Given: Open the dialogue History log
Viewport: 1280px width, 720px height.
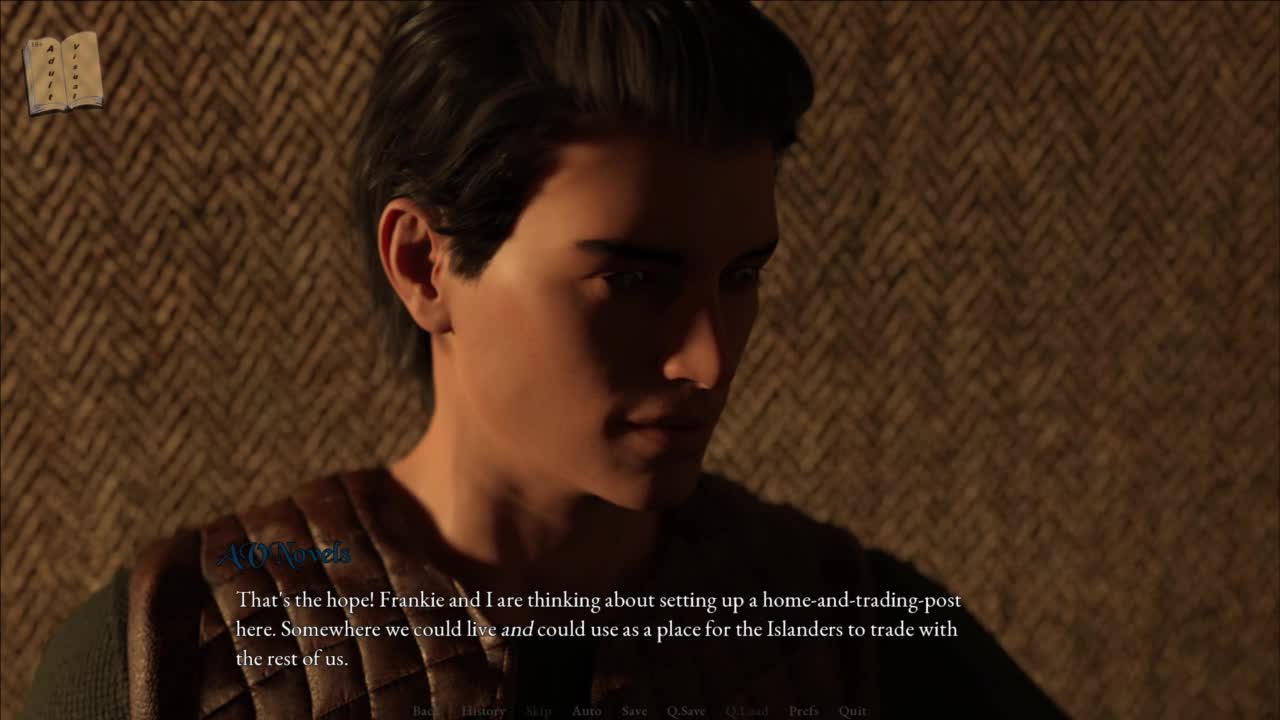Looking at the screenshot, I should click(x=483, y=711).
